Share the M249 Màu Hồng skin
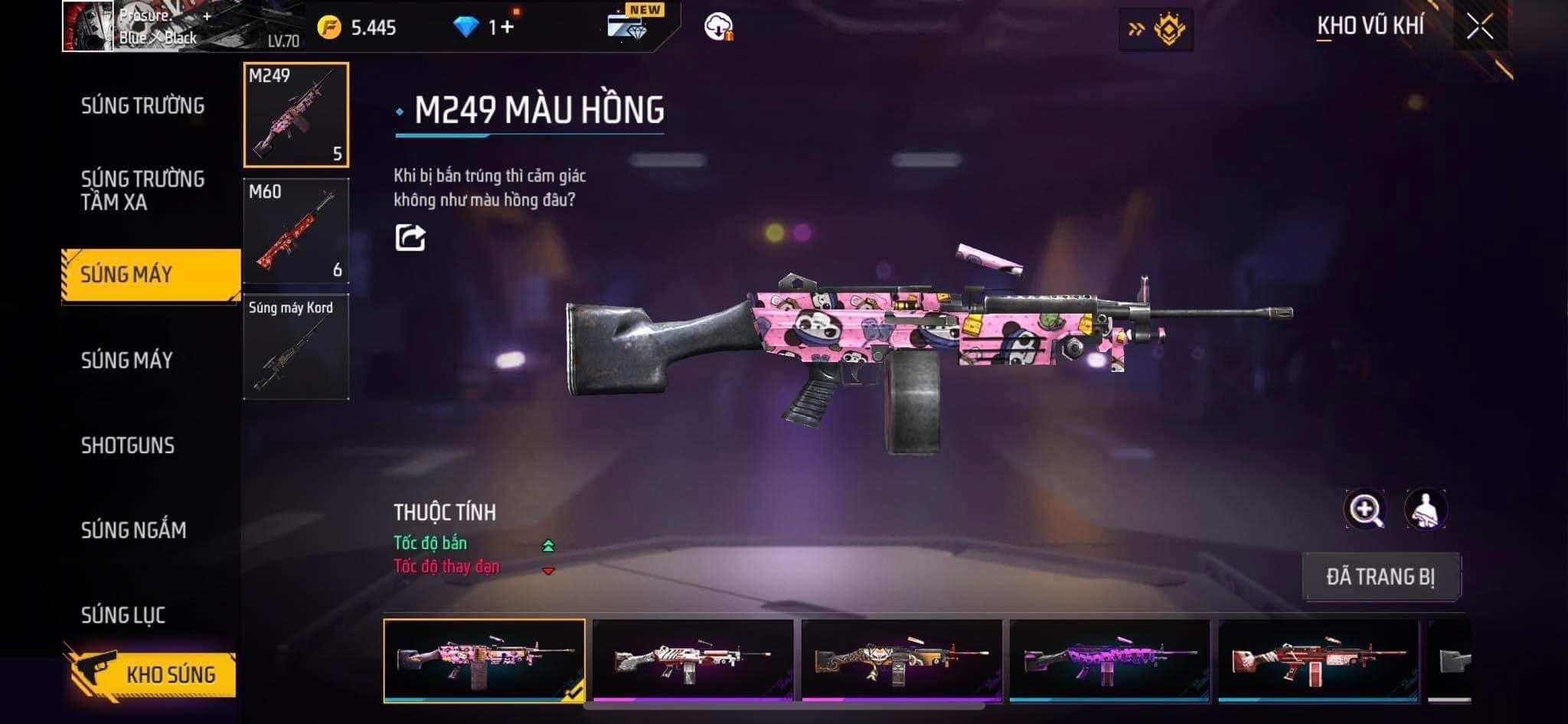1568x724 pixels. [x=410, y=237]
